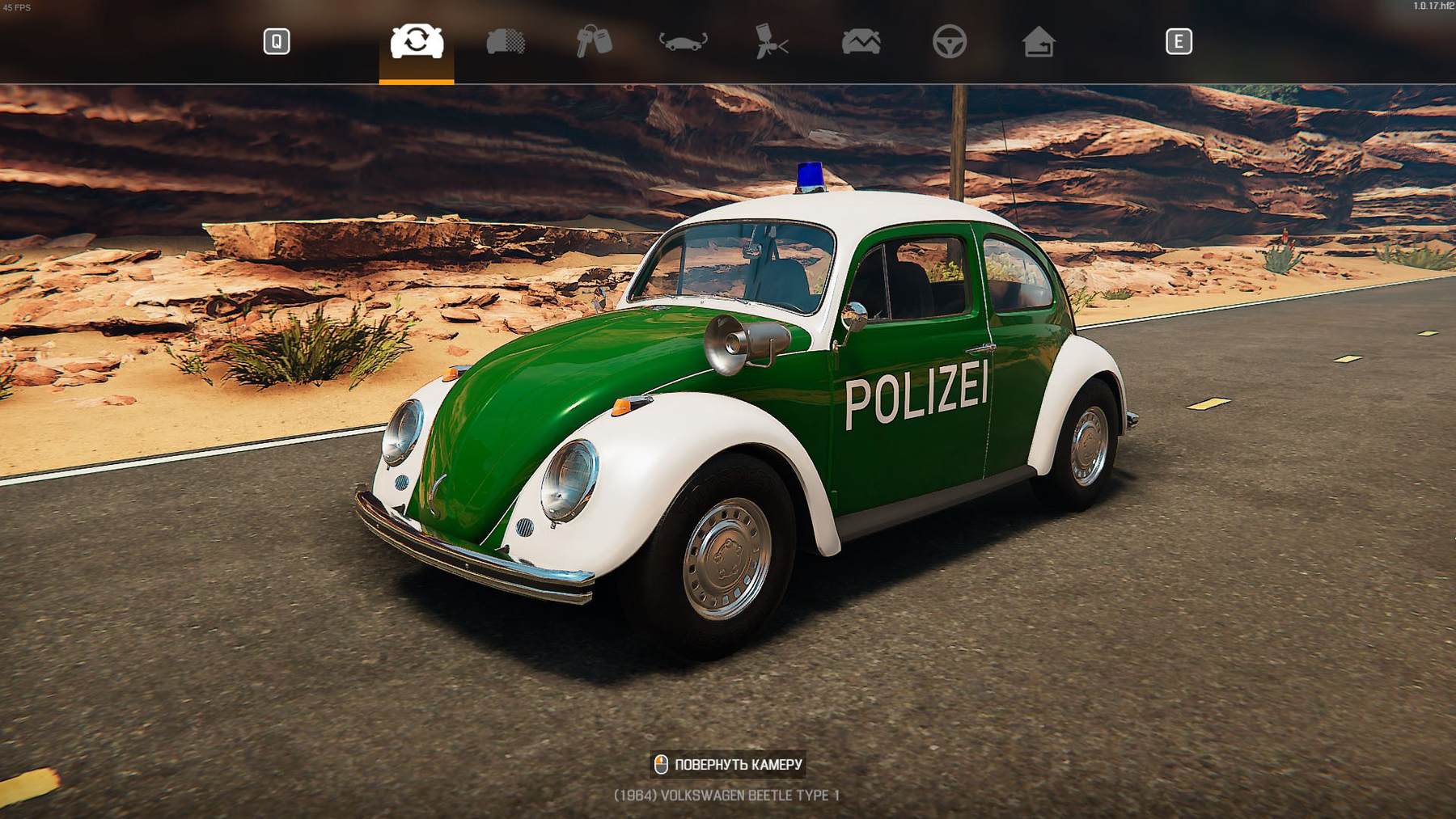This screenshot has width=1456, height=819.
Task: Click the VOLKSWAGEN BEETLE TYPE 1 label
Action: pyautogui.click(x=728, y=795)
